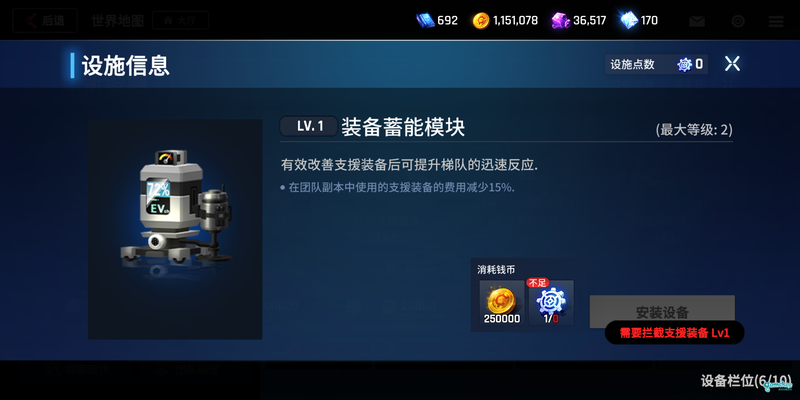Select the 250000 gold coin cost item
The height and width of the screenshot is (400, 800).
pos(499,303)
